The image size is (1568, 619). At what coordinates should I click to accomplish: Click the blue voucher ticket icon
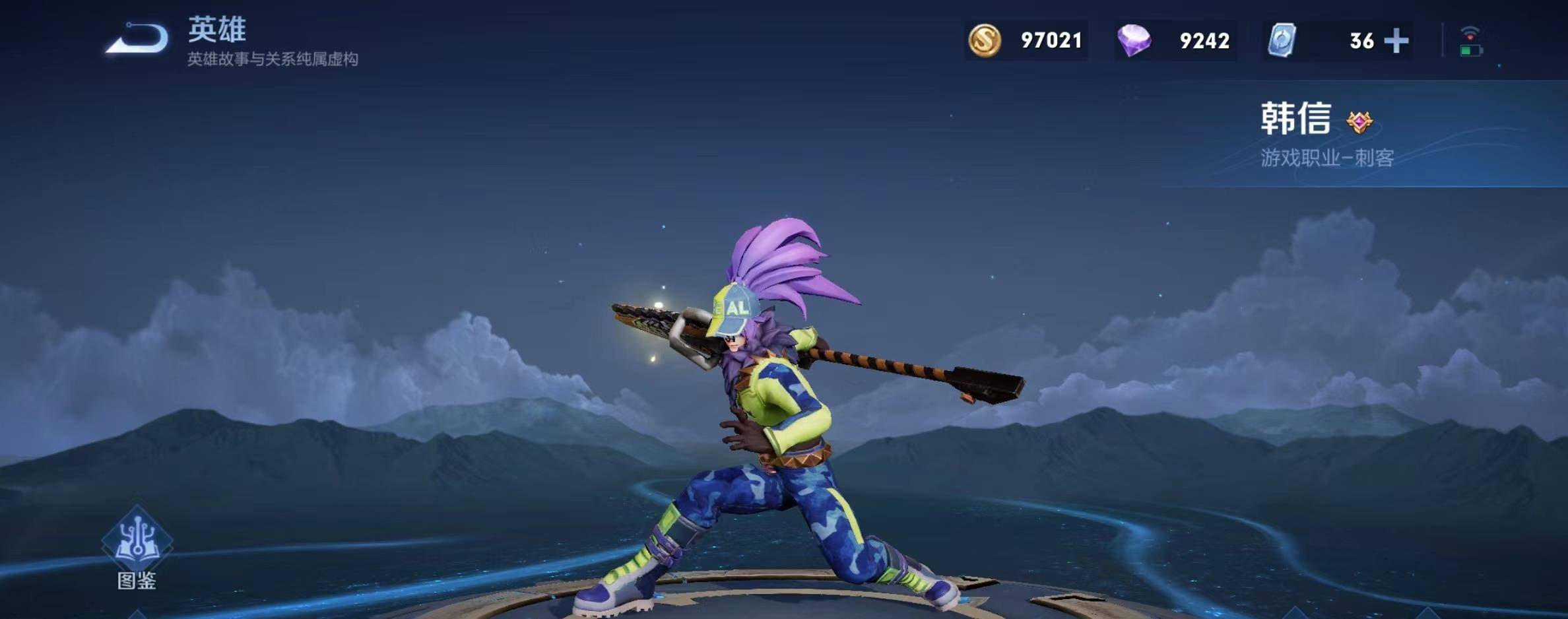point(1282,40)
